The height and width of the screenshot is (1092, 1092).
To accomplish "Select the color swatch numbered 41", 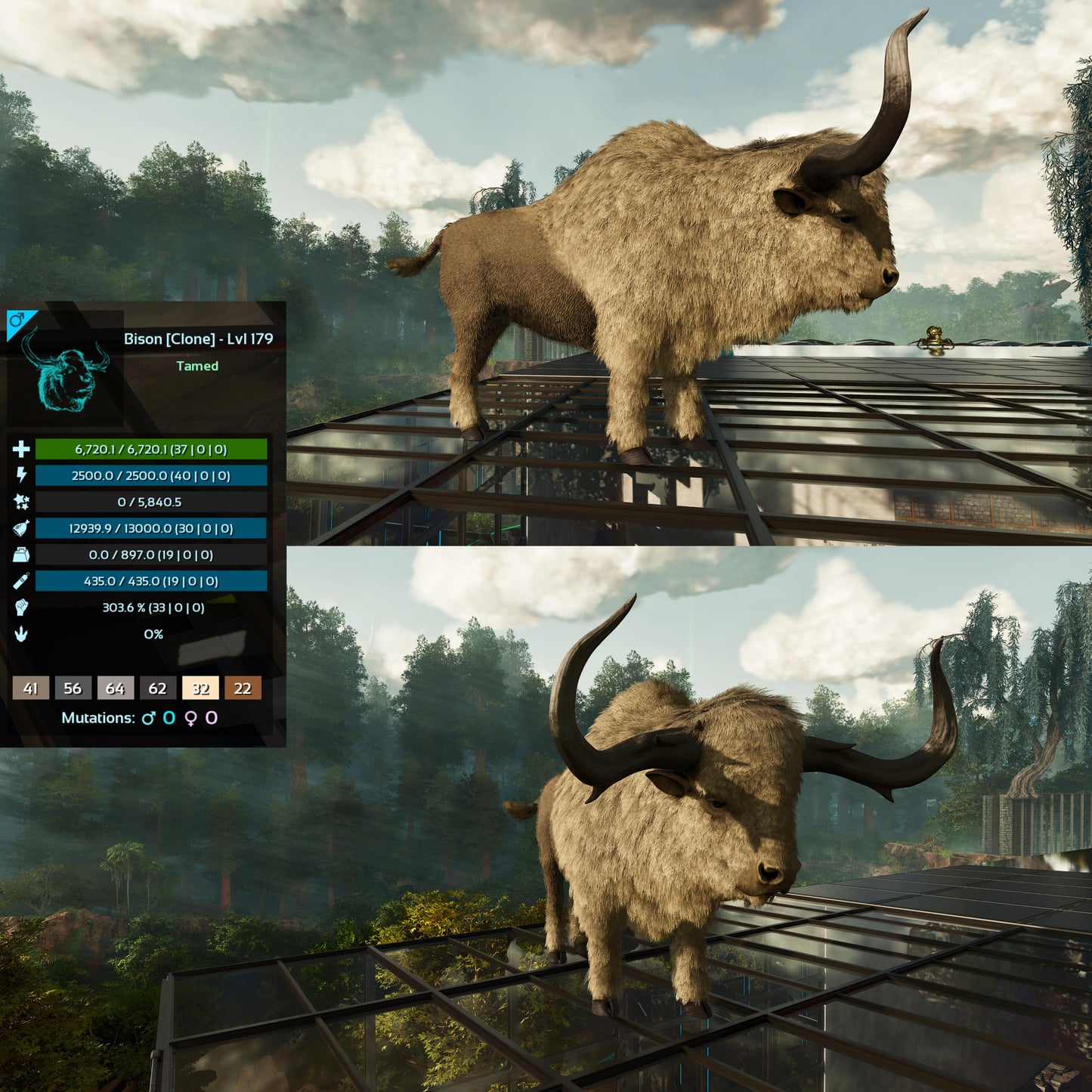I will pos(31,688).
